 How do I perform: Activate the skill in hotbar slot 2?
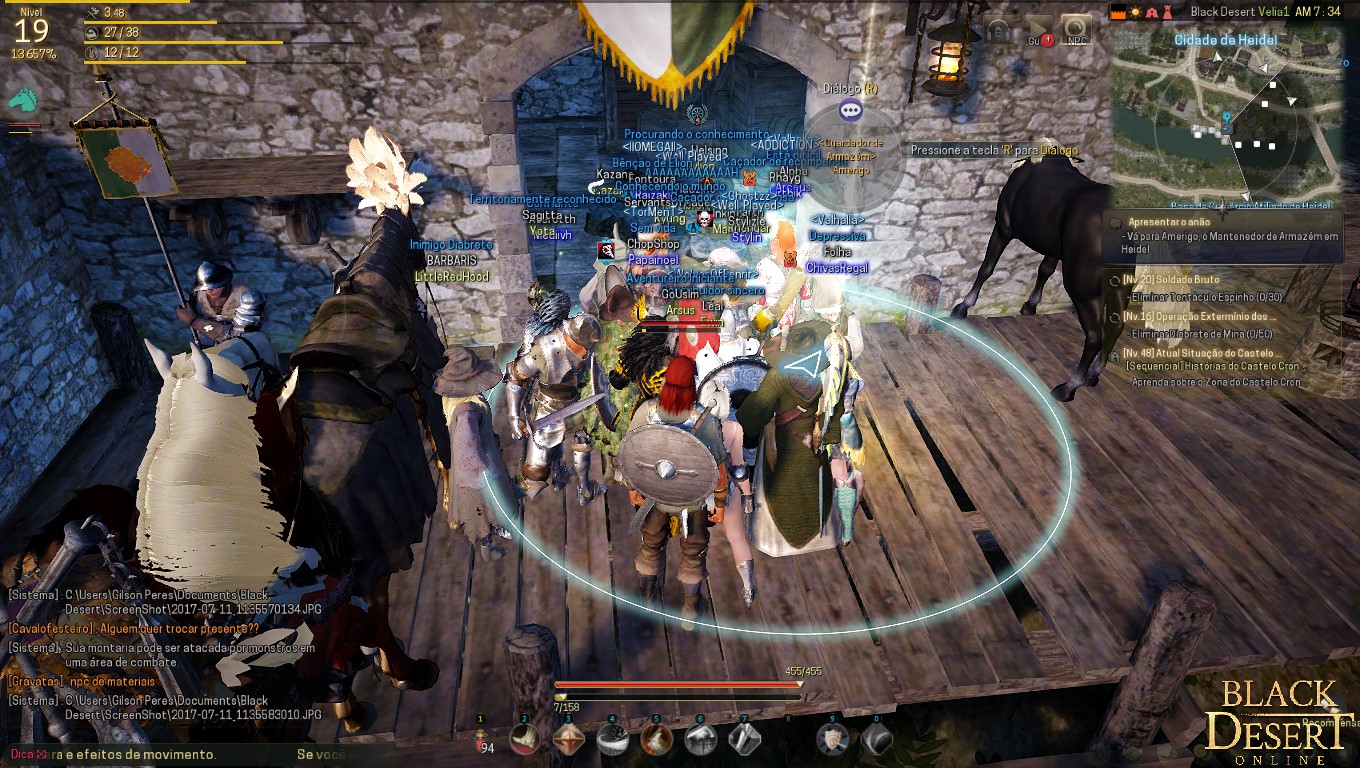click(525, 740)
